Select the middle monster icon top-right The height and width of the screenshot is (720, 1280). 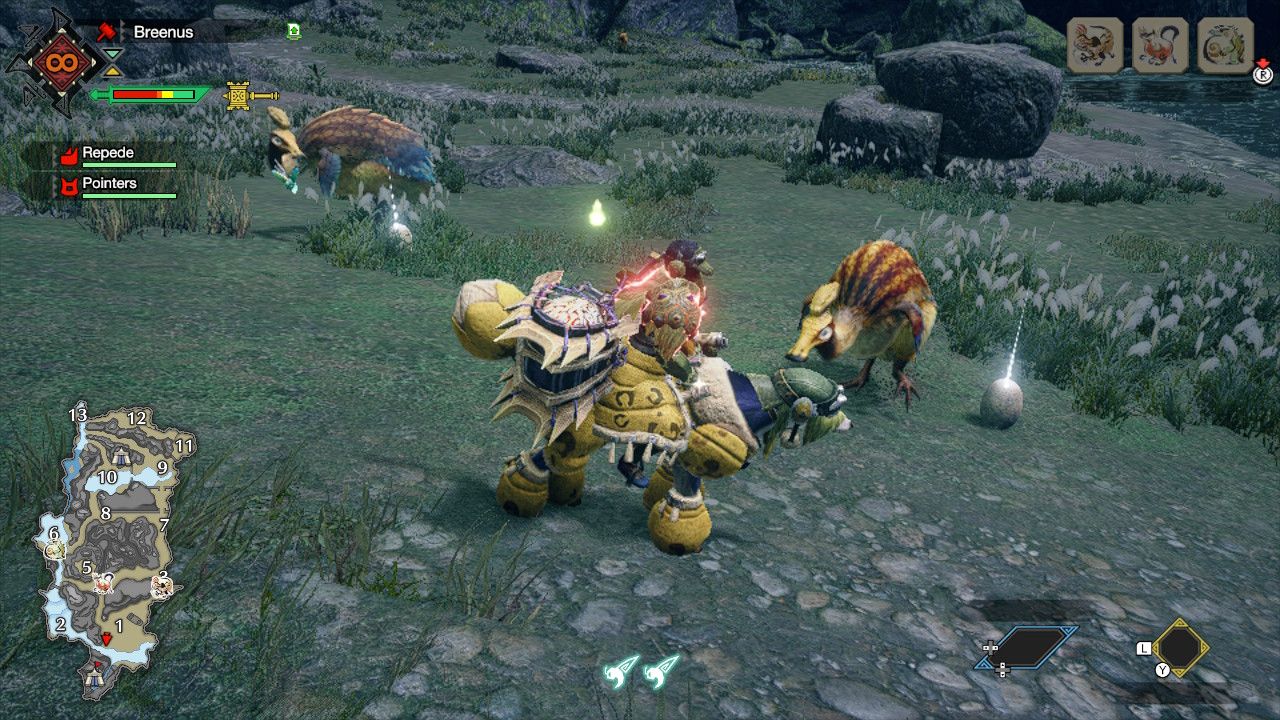tap(1158, 44)
